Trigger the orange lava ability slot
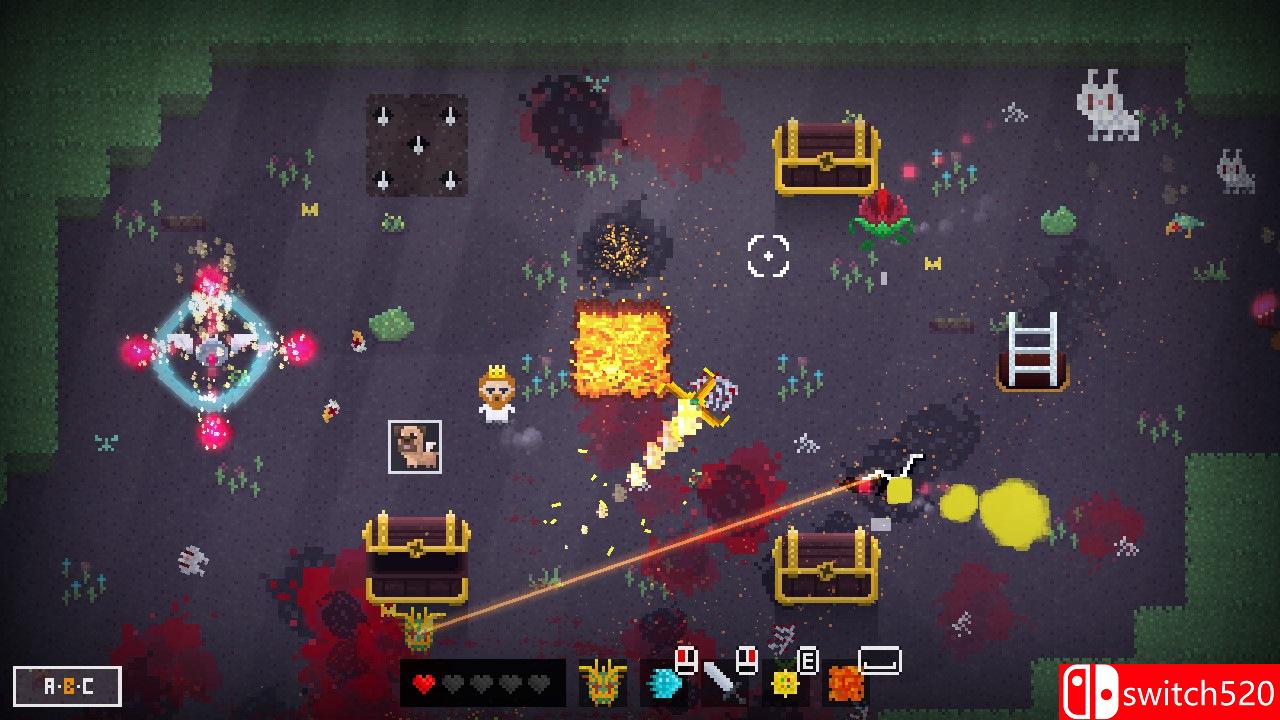 click(845, 684)
